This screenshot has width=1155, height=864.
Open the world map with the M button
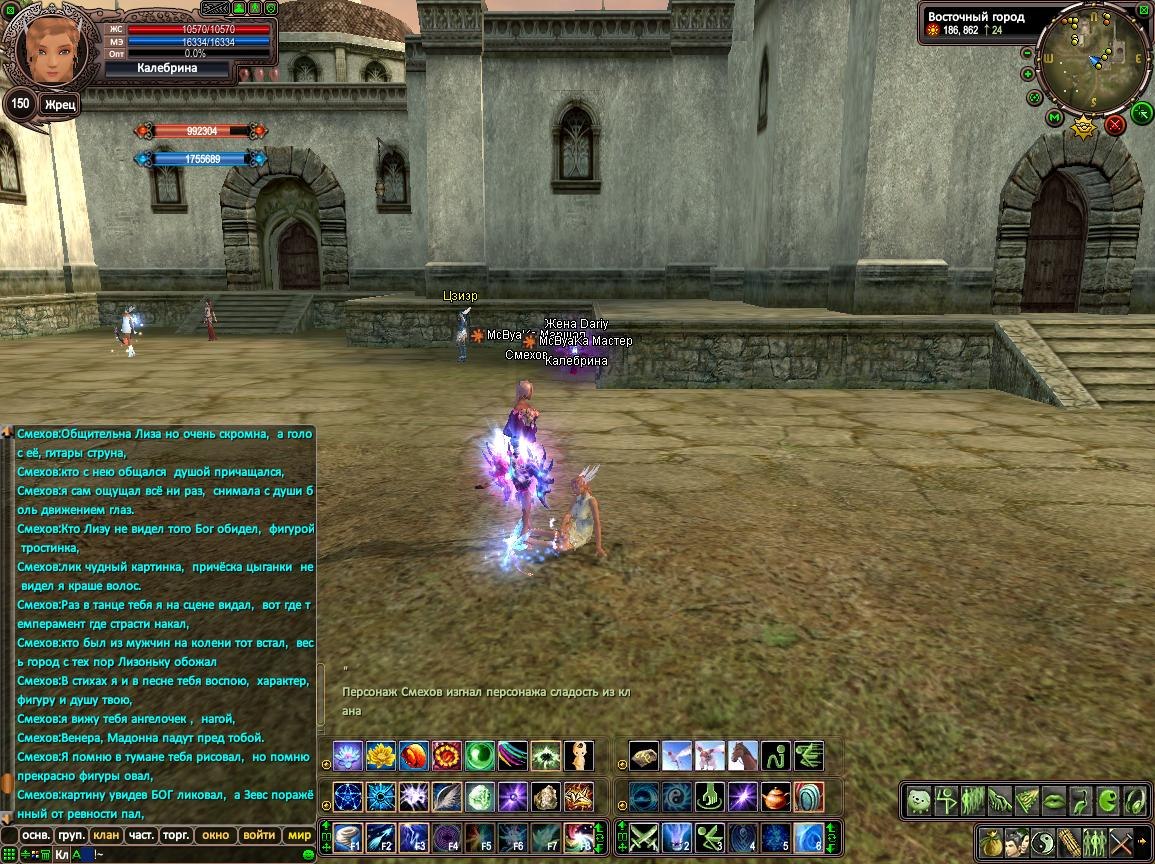[1054, 118]
